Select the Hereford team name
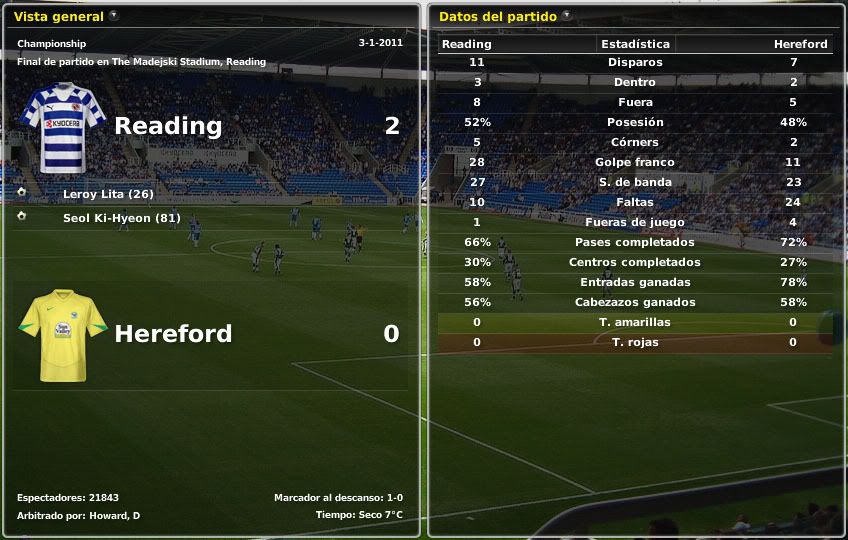Viewport: 848px width, 540px height. click(x=173, y=334)
